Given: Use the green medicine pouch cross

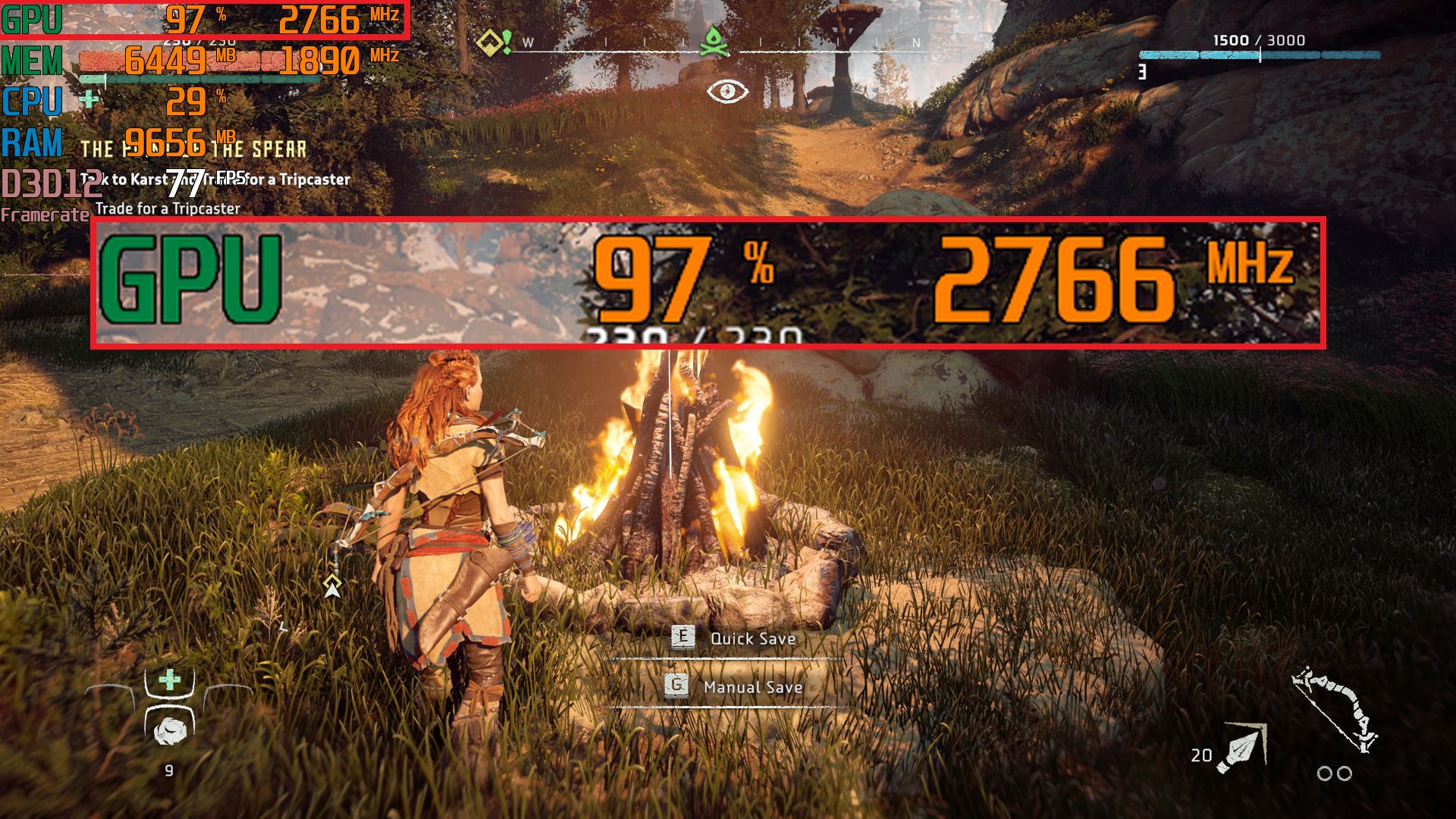Looking at the screenshot, I should (x=170, y=679).
